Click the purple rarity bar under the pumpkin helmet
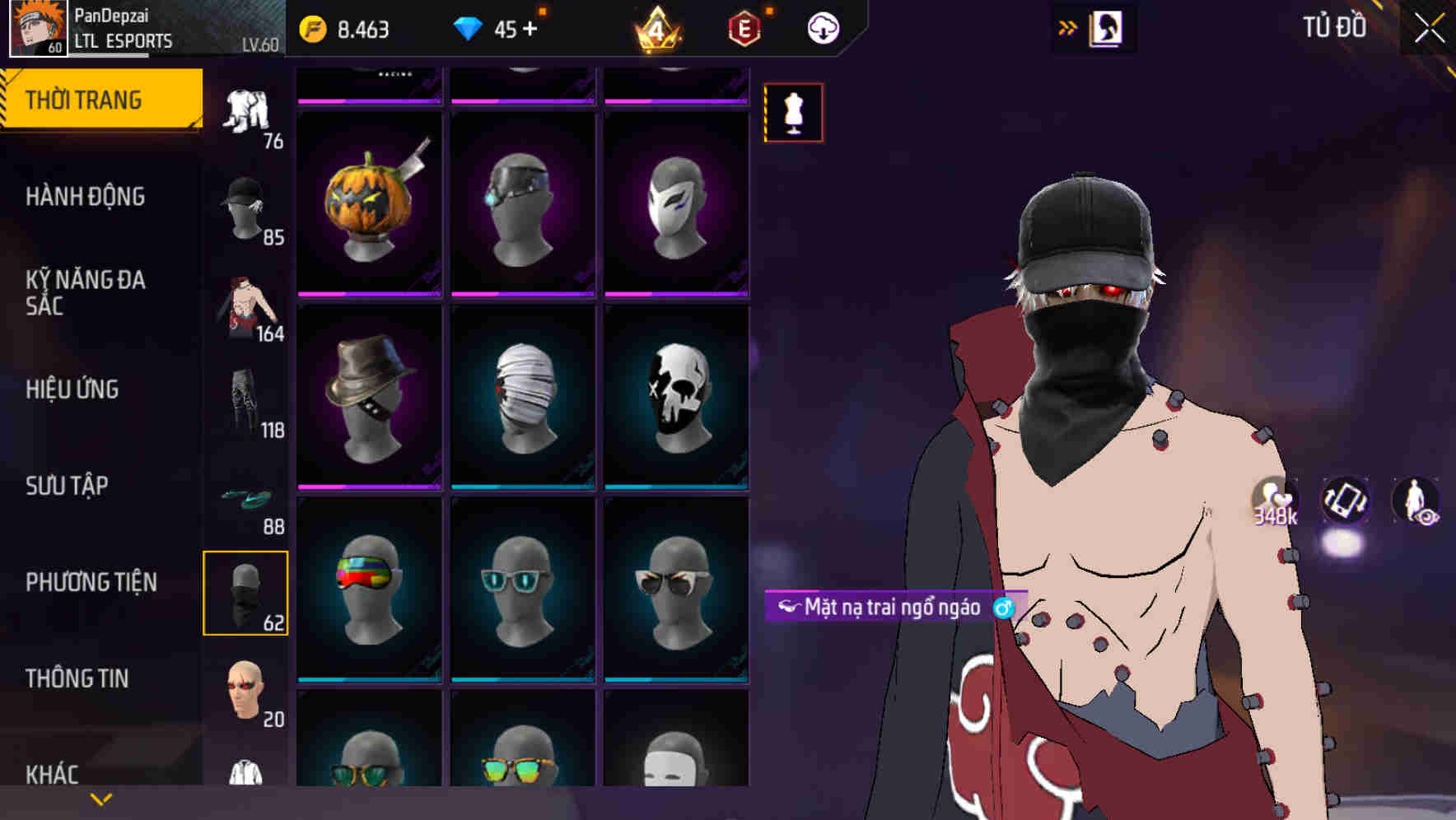This screenshot has height=820, width=1456. [368, 292]
